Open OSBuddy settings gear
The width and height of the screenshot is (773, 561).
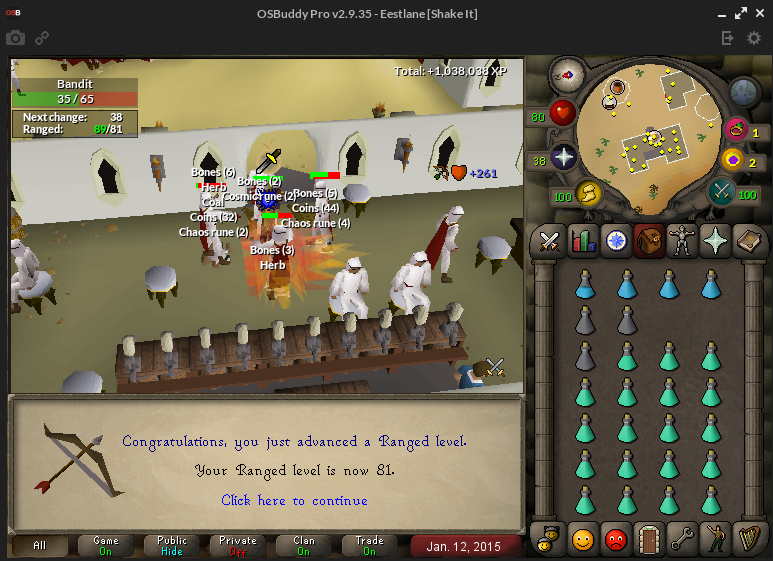pyautogui.click(x=754, y=38)
